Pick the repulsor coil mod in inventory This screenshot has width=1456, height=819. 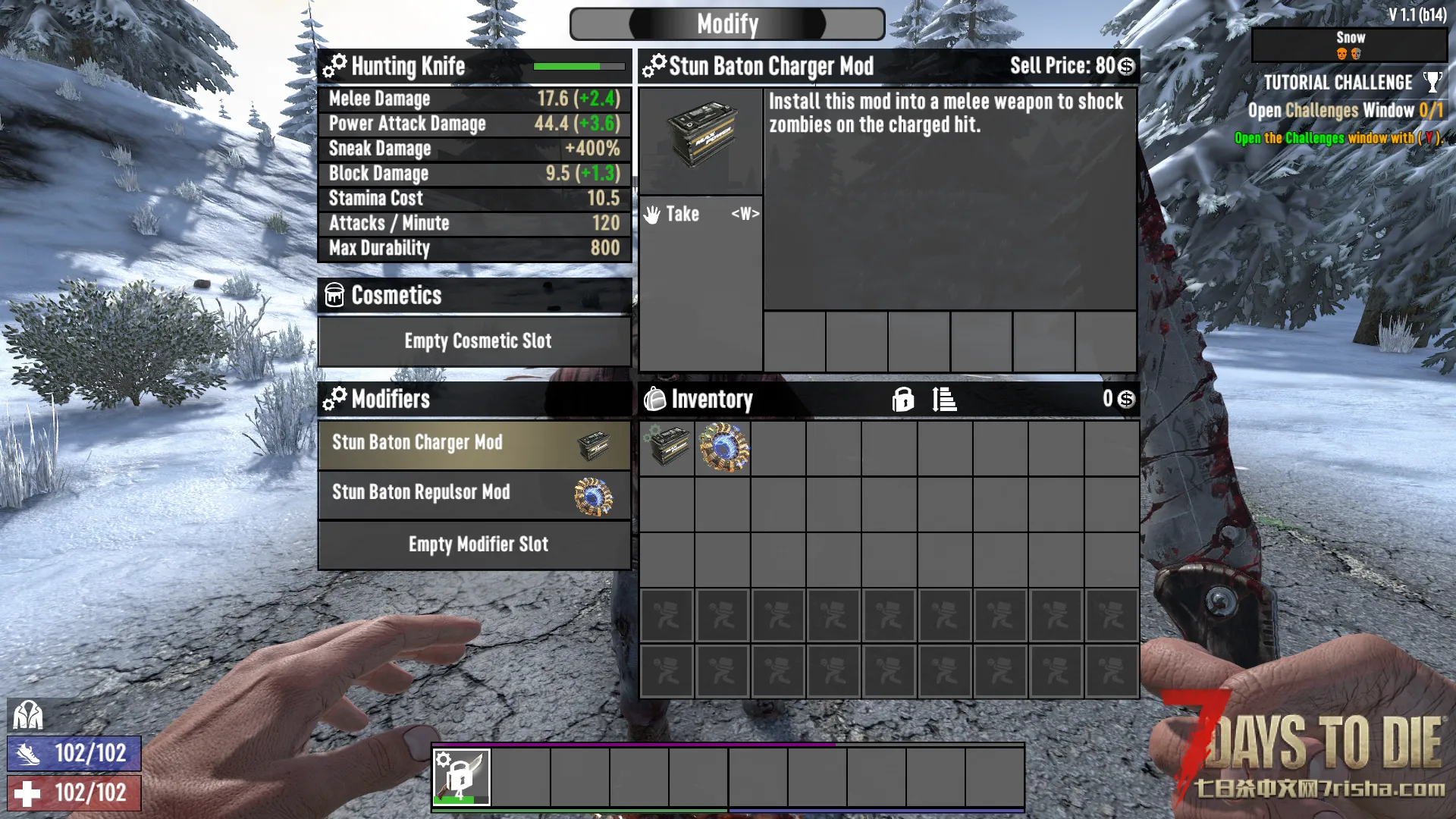pos(723,447)
